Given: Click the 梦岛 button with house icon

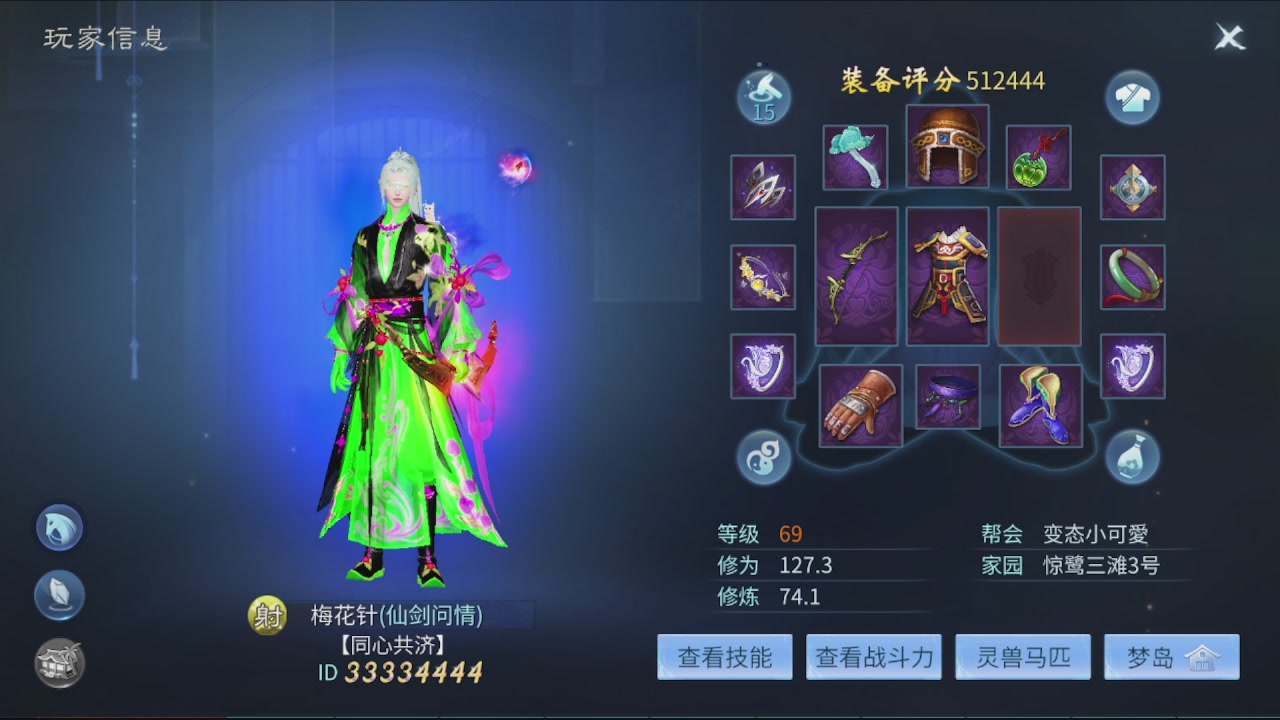Looking at the screenshot, I should point(1171,657).
